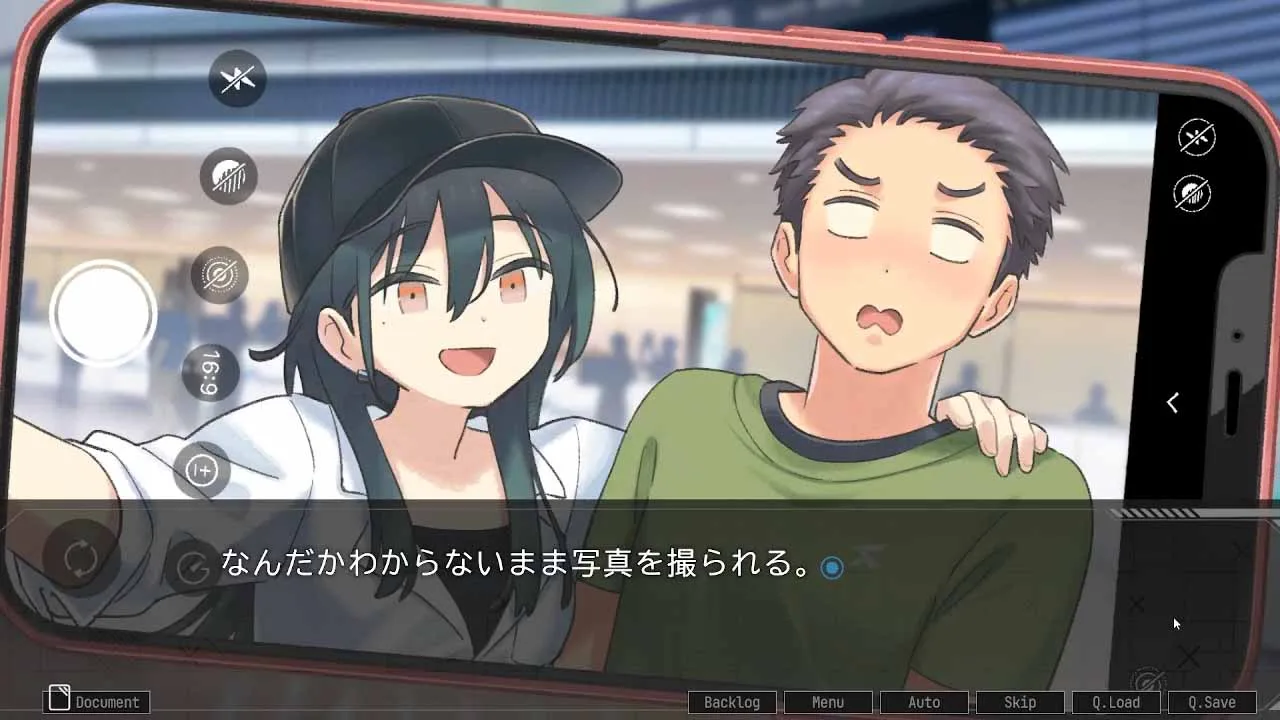Open the Document viewer

[x=98, y=701]
